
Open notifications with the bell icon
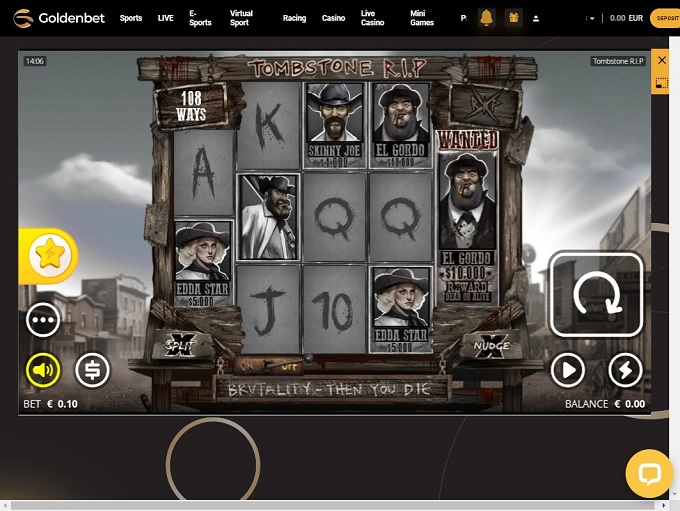coord(487,18)
